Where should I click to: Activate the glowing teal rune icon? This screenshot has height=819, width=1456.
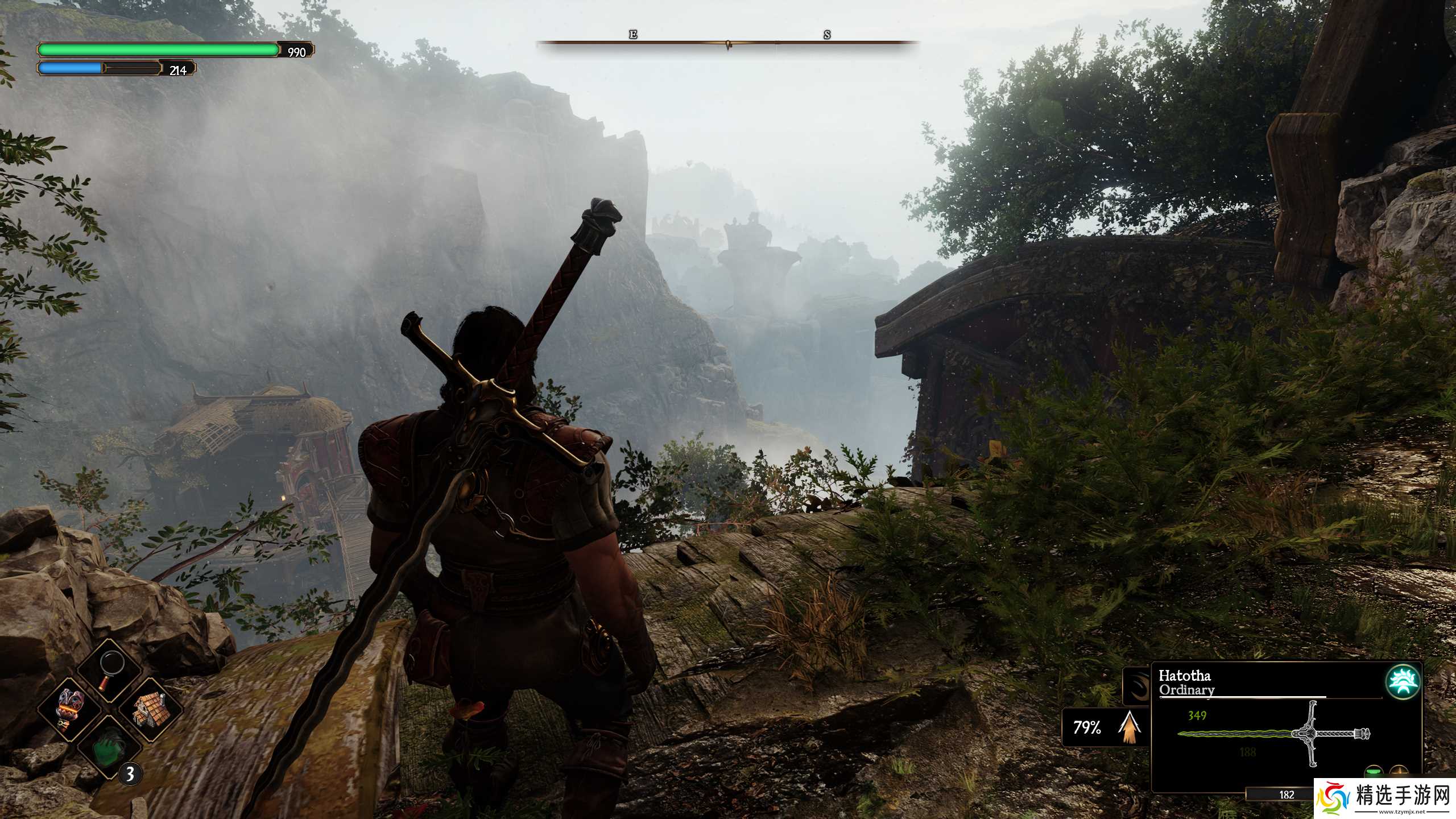[1403, 681]
